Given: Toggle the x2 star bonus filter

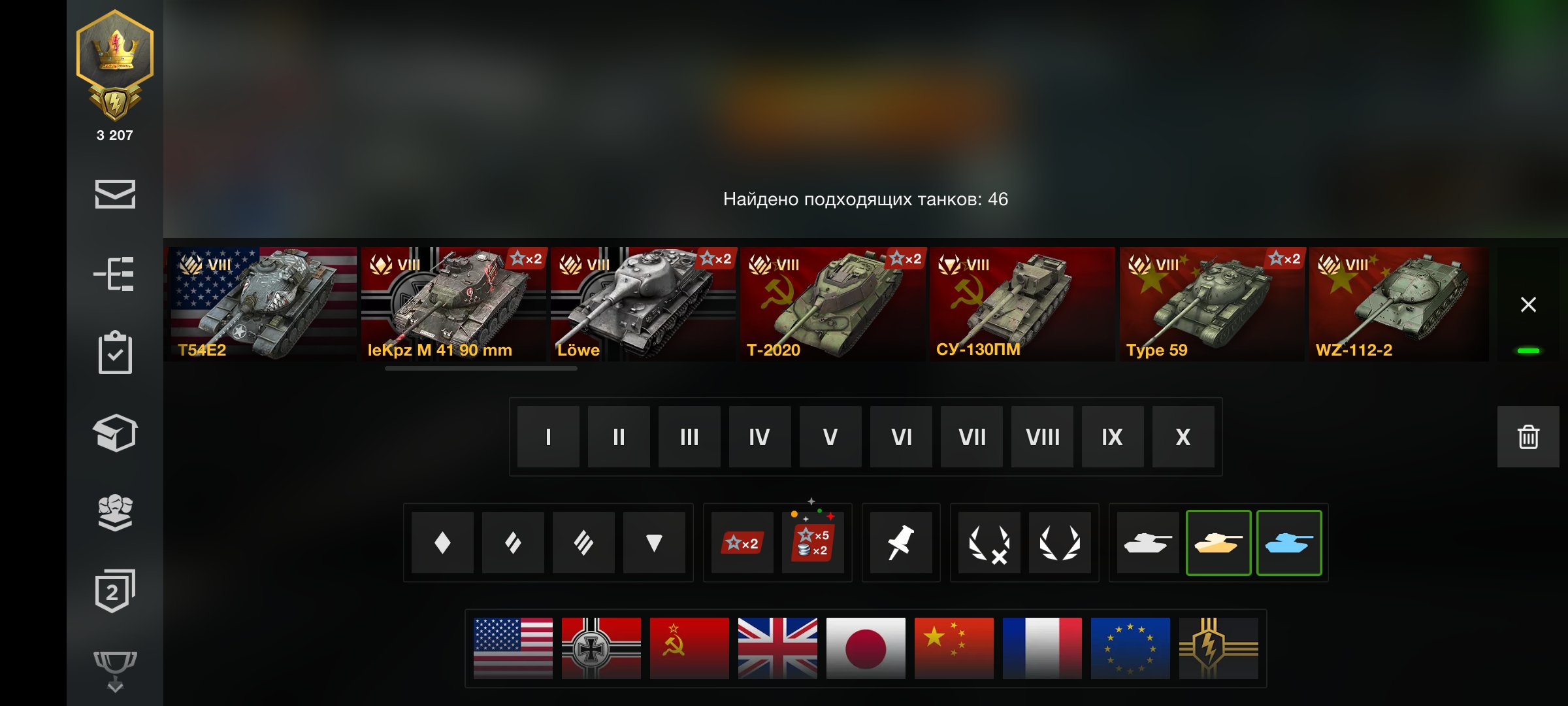Looking at the screenshot, I should click(742, 543).
